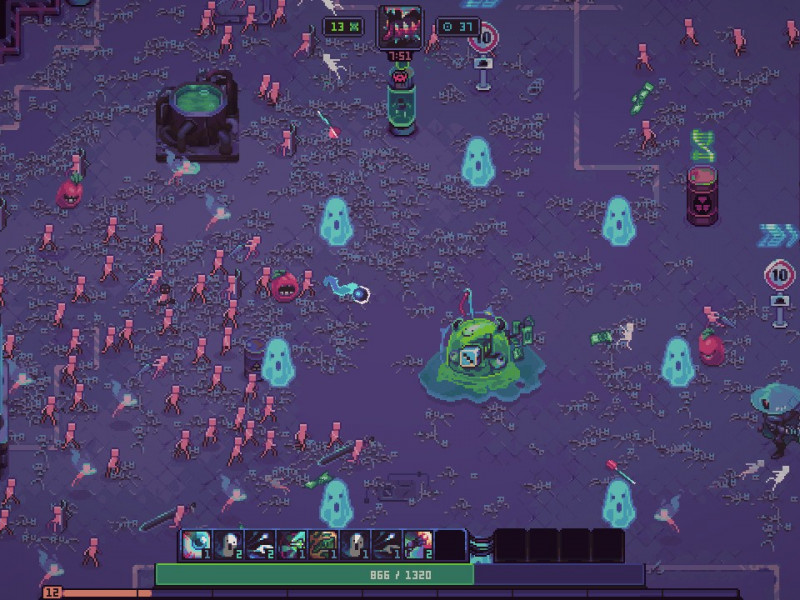Click the monster portrait above the timer
This screenshot has height=600, width=800.
point(399,27)
